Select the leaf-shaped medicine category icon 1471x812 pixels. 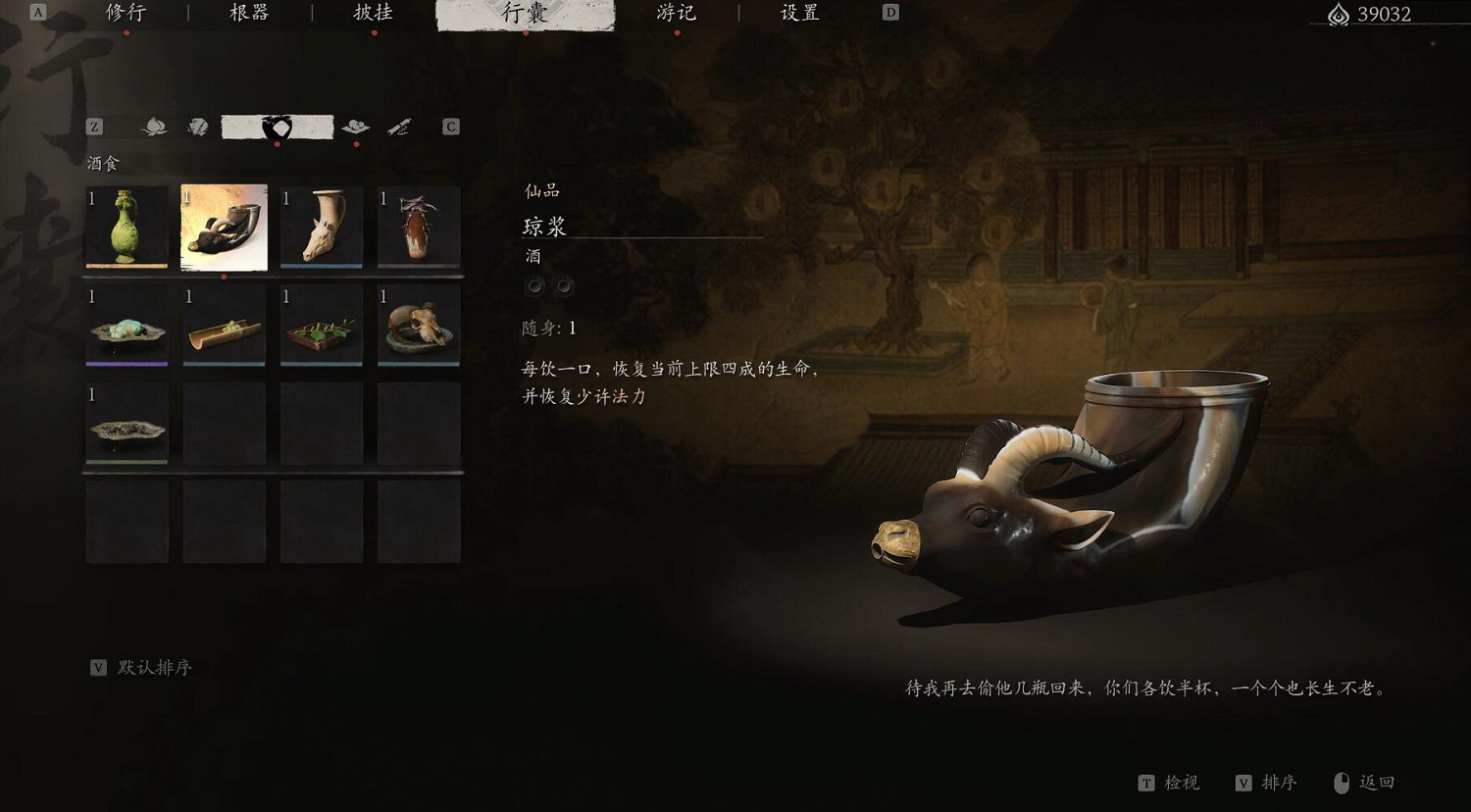coord(154,126)
